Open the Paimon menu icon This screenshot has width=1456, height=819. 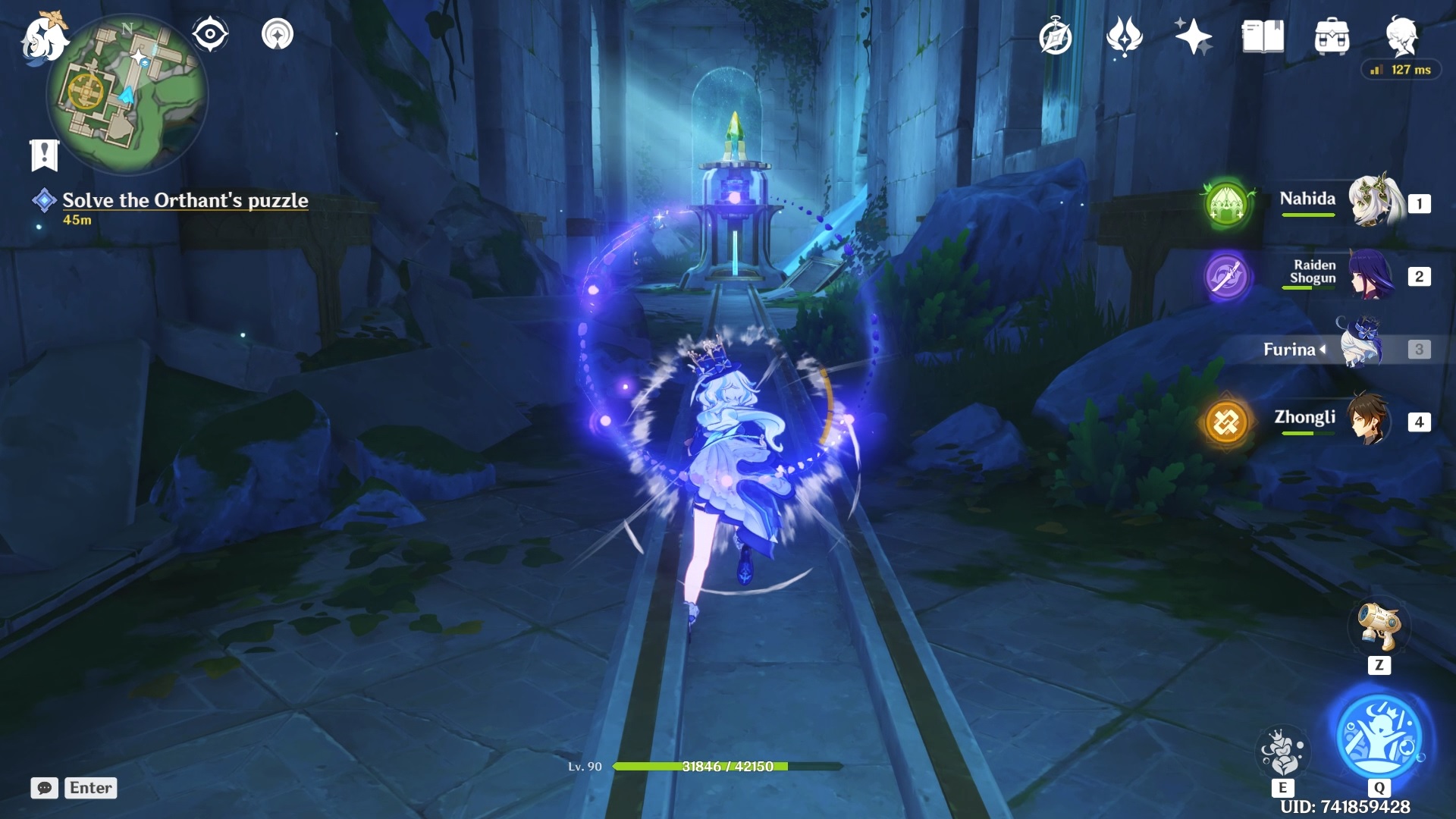point(43,38)
